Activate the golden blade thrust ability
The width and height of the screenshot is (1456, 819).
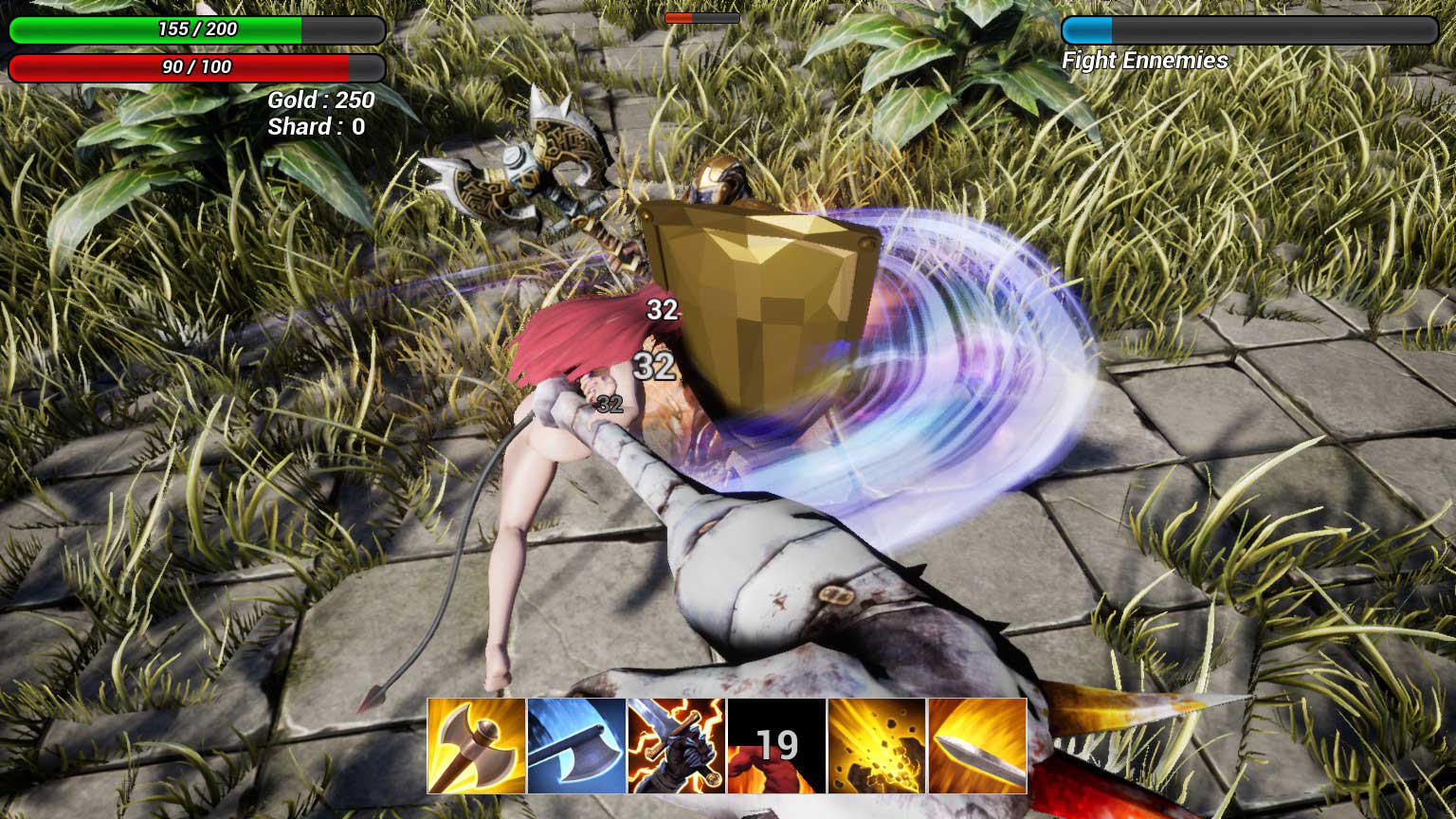click(977, 745)
